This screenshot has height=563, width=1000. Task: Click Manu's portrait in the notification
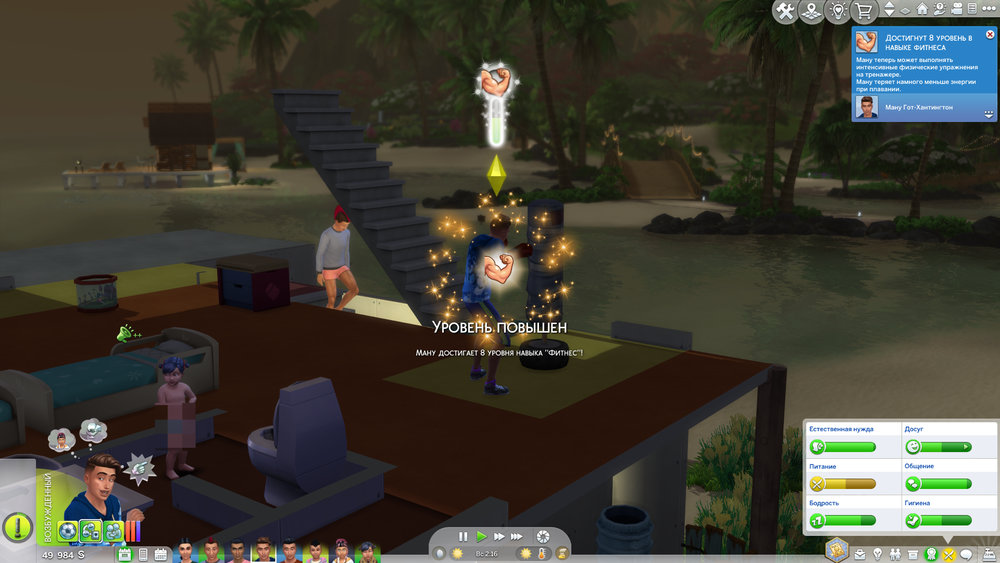(x=867, y=105)
